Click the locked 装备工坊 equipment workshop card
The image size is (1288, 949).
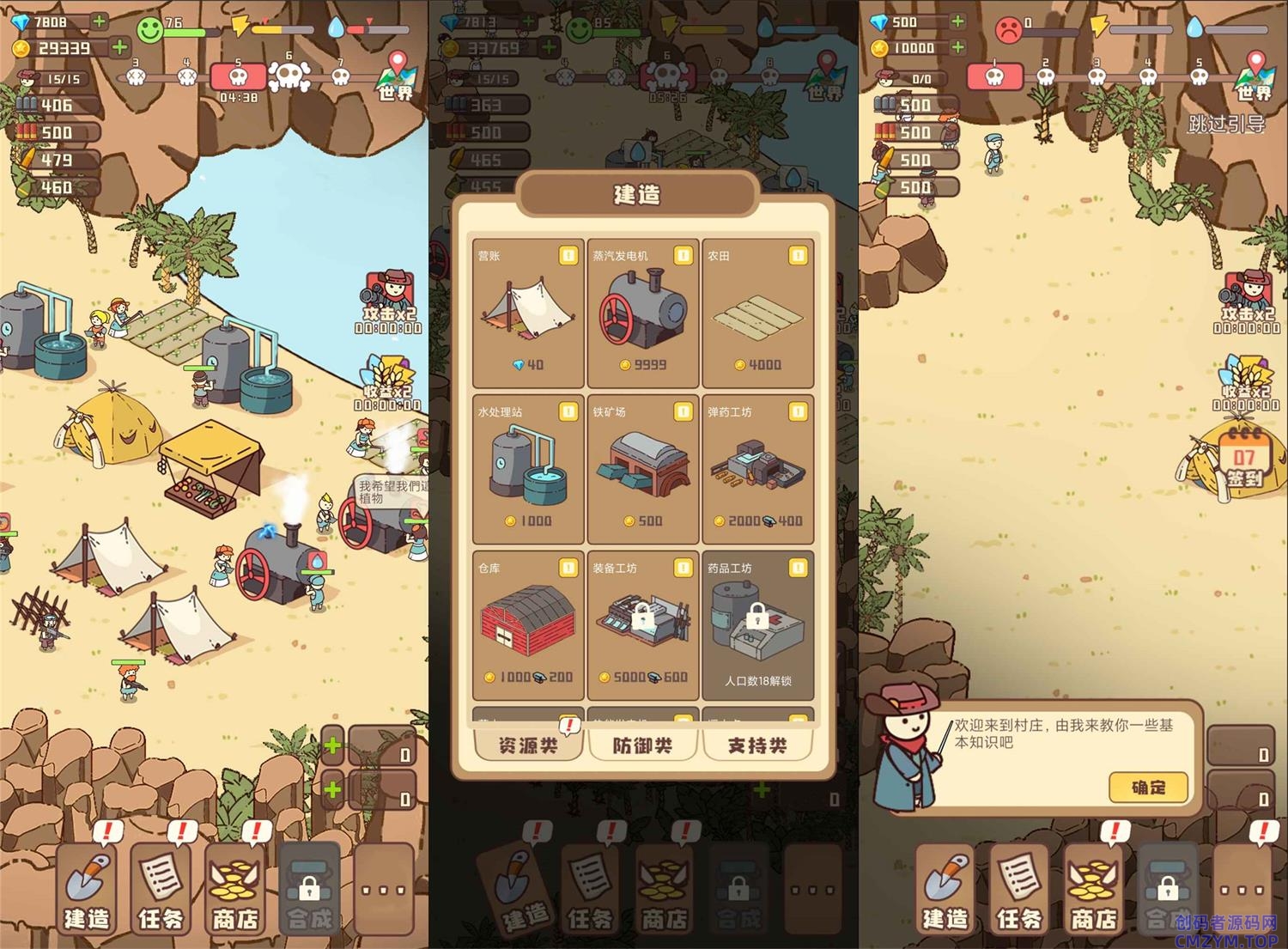(x=643, y=625)
